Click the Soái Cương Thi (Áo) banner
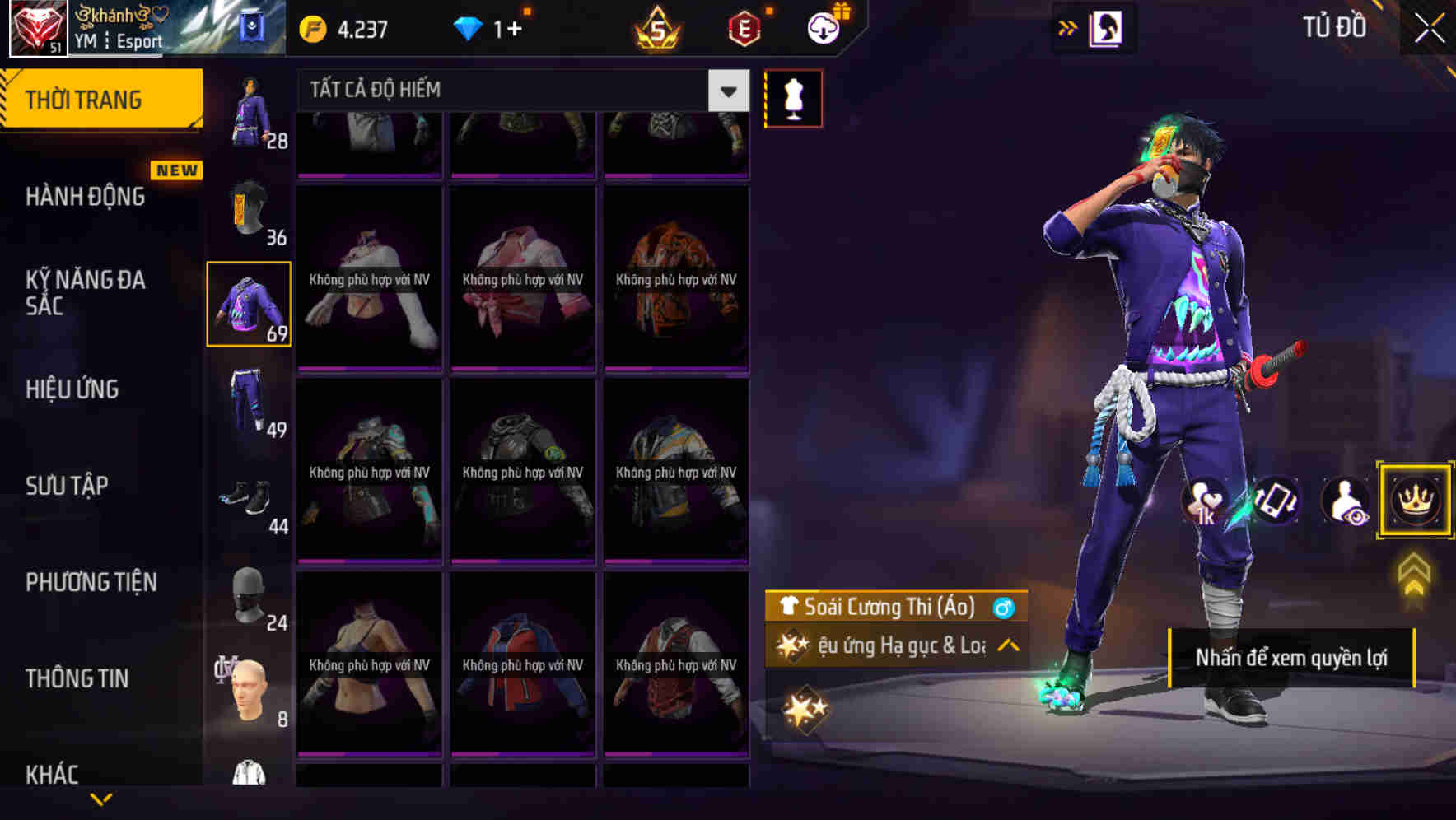The height and width of the screenshot is (820, 1456). tap(889, 609)
